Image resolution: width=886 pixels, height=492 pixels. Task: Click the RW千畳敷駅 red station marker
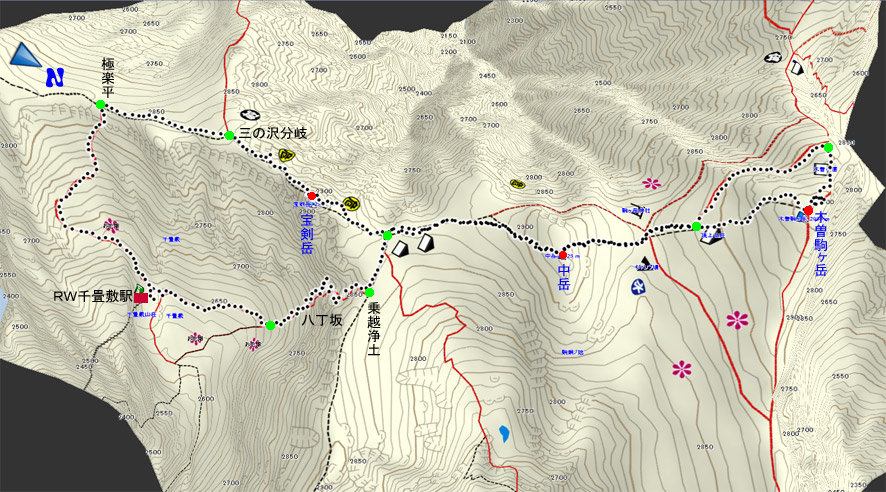coord(141,297)
